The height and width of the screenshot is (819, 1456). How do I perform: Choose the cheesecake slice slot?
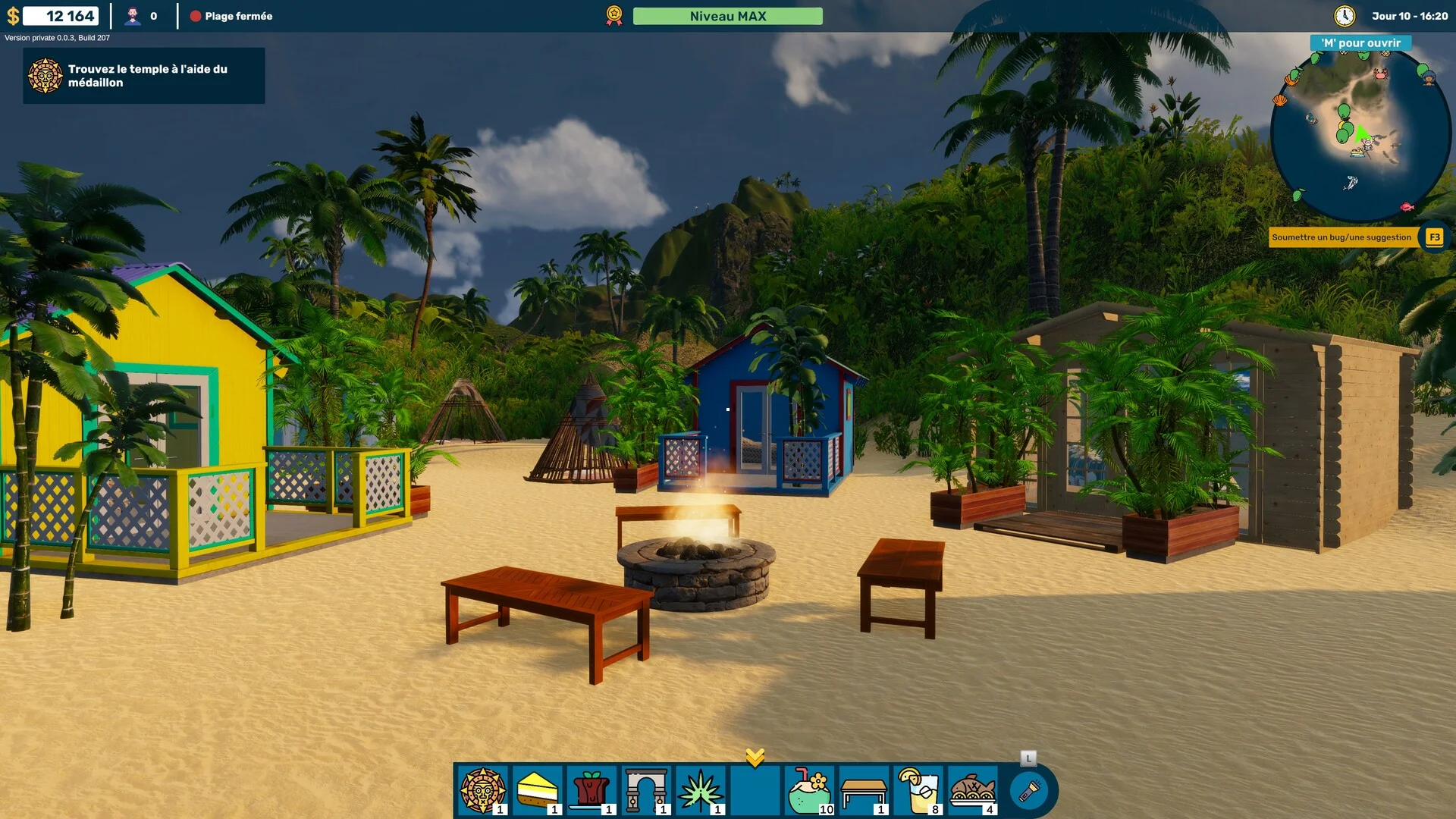coord(537,790)
